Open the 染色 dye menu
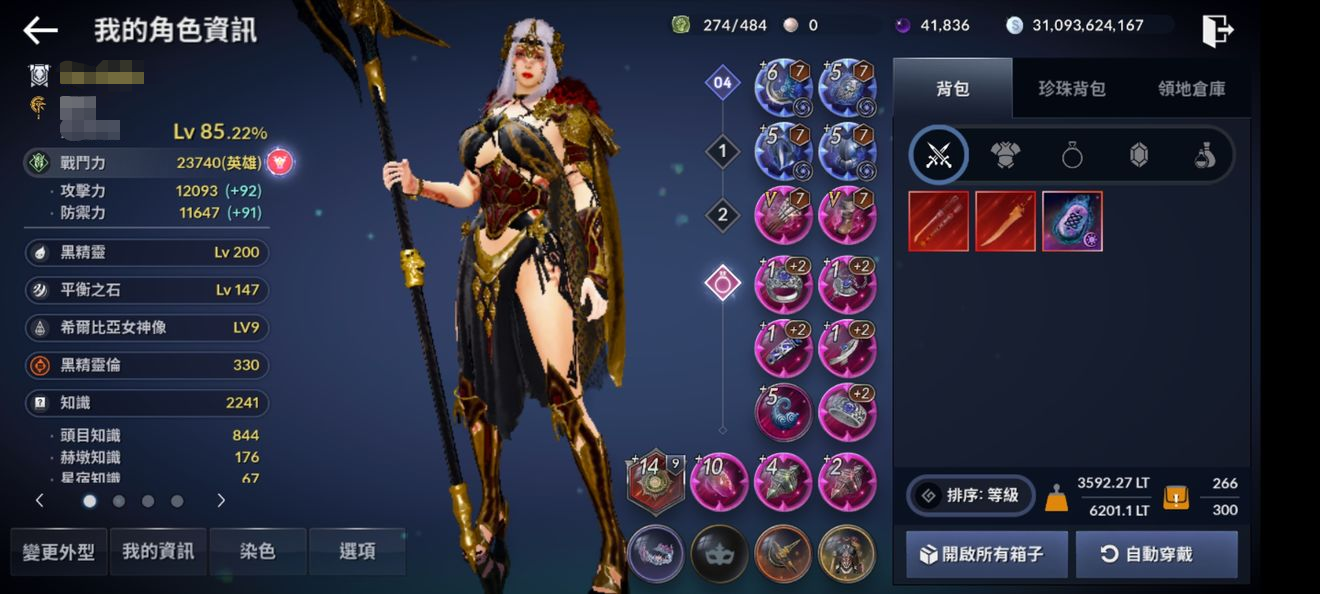The height and width of the screenshot is (594, 1320). click(x=258, y=551)
